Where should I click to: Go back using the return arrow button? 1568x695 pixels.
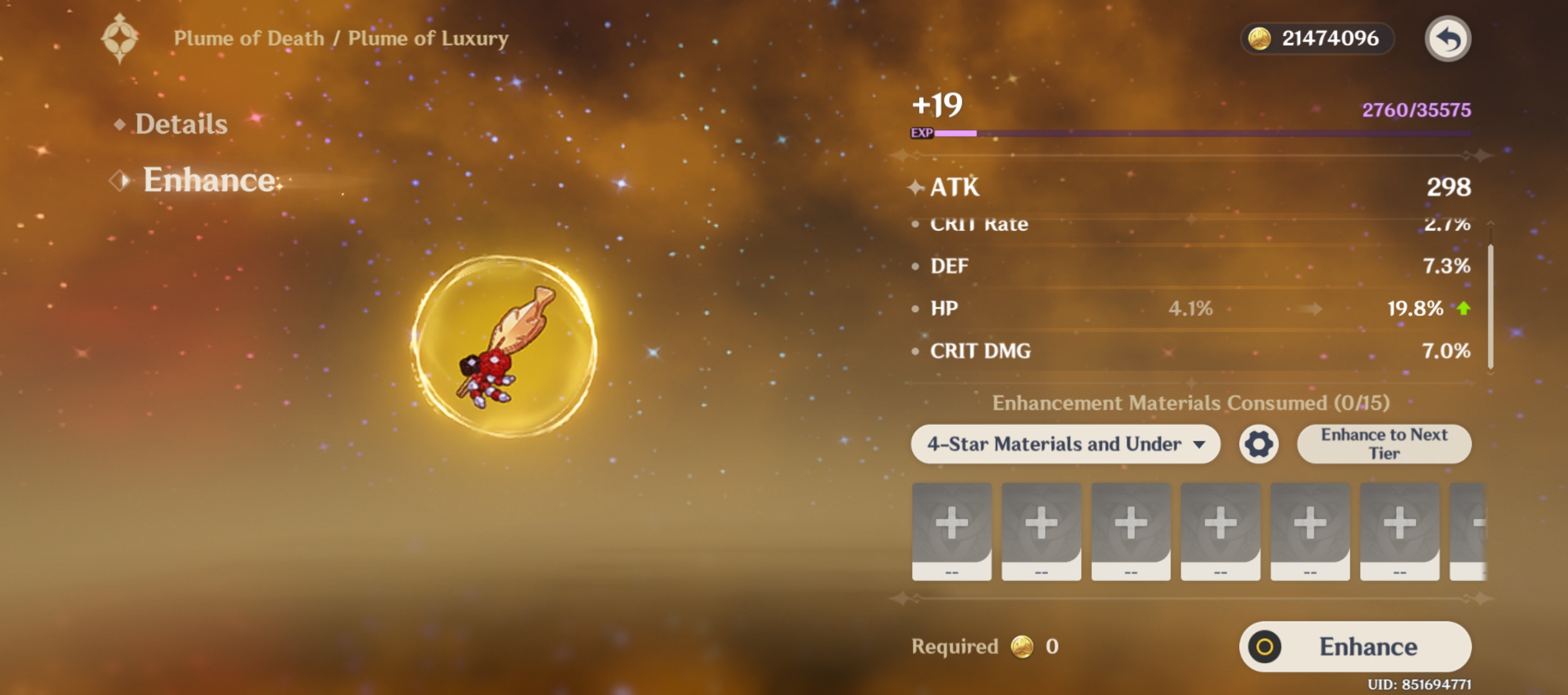pos(1447,39)
